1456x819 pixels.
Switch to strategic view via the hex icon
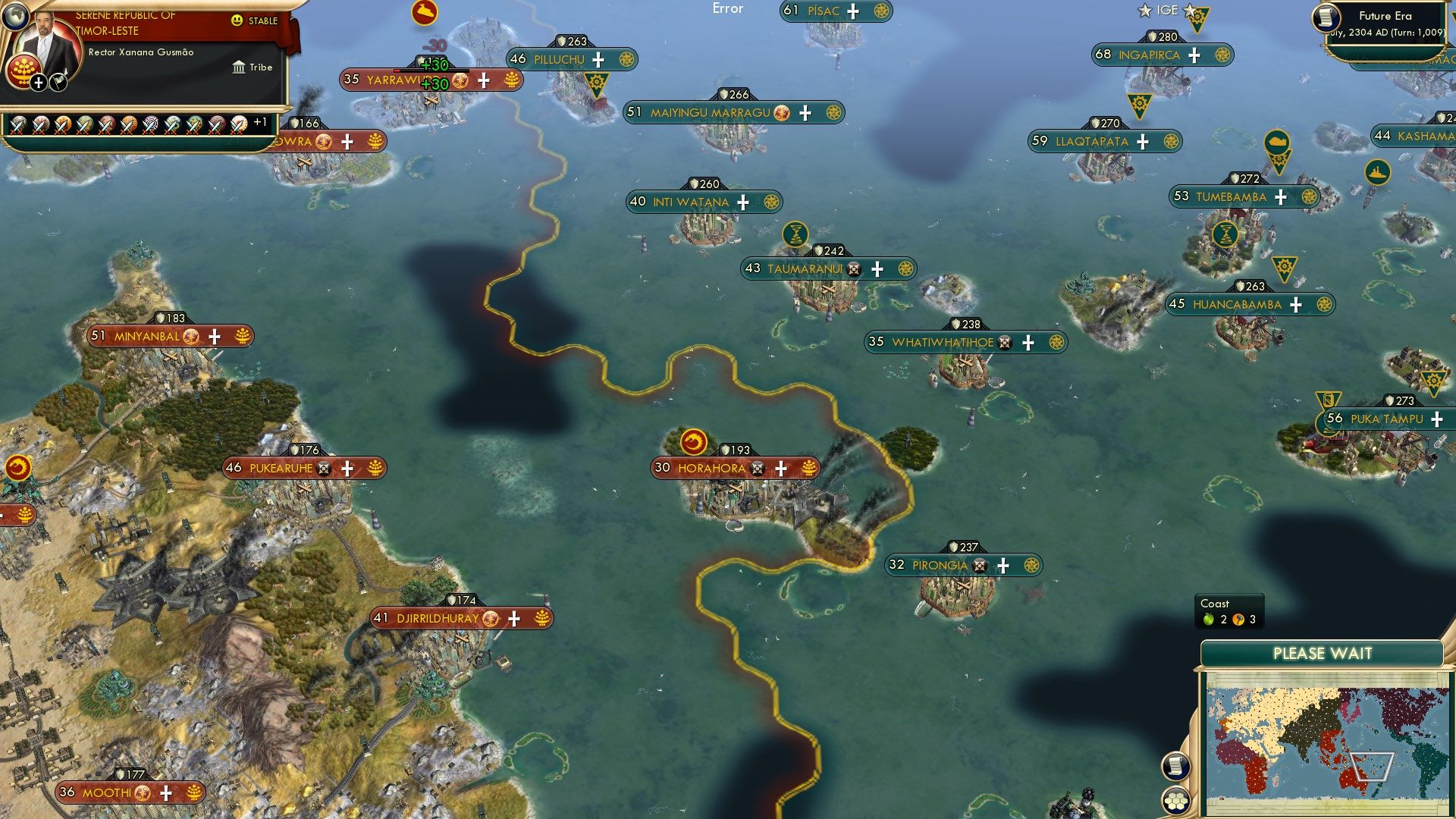coord(1176,801)
